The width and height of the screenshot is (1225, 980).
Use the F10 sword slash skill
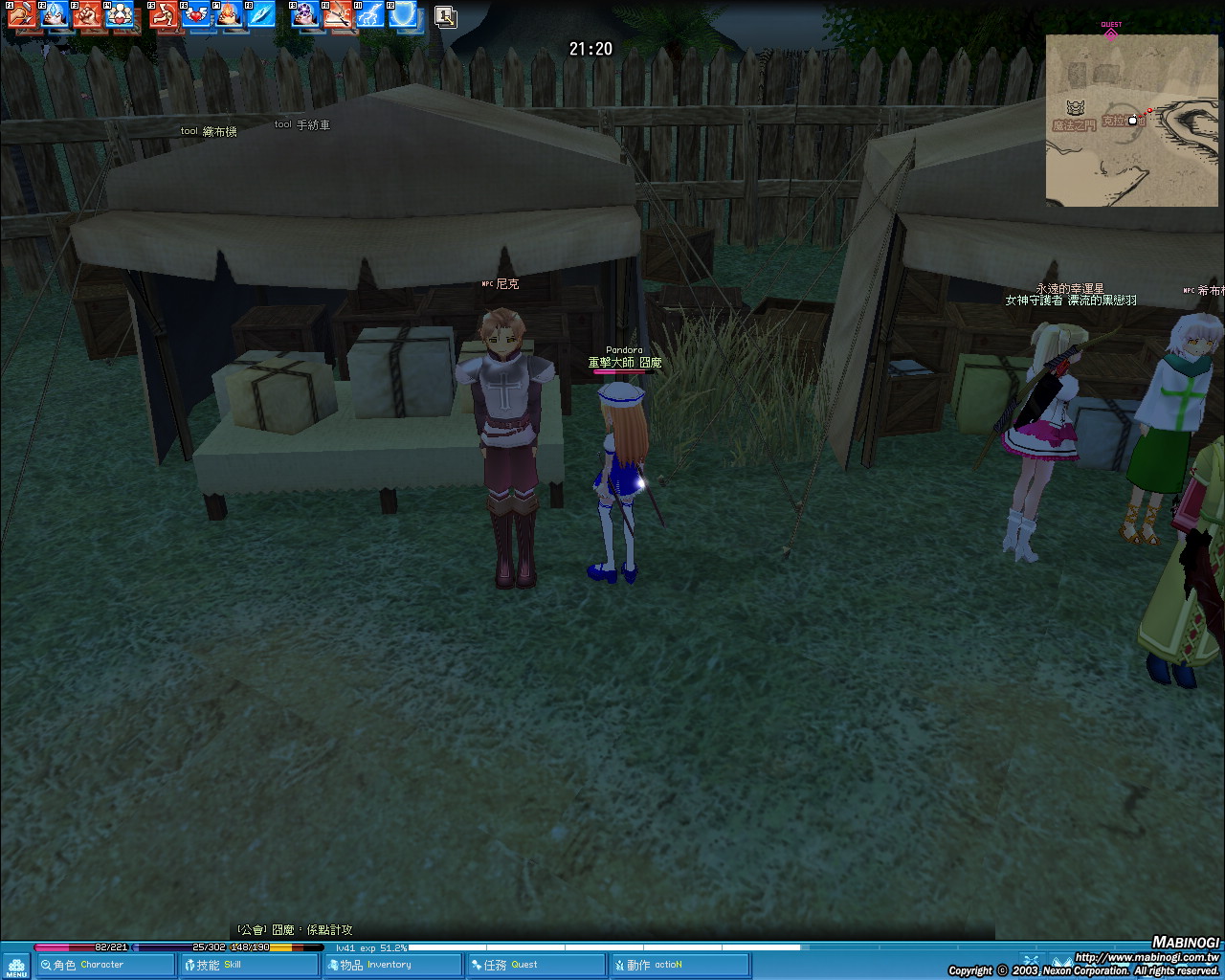click(339, 14)
